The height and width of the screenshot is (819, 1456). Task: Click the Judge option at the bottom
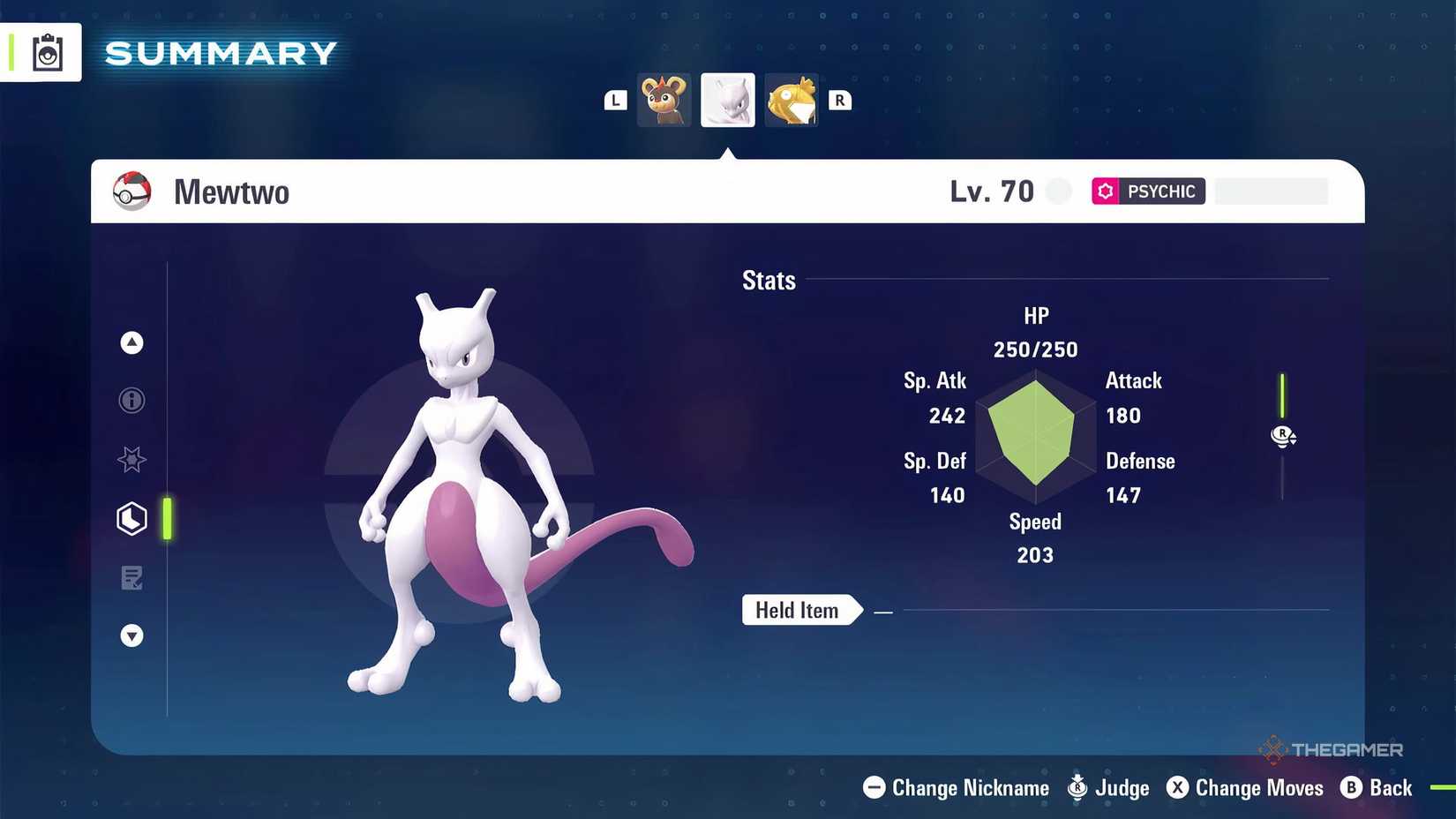point(1109,788)
